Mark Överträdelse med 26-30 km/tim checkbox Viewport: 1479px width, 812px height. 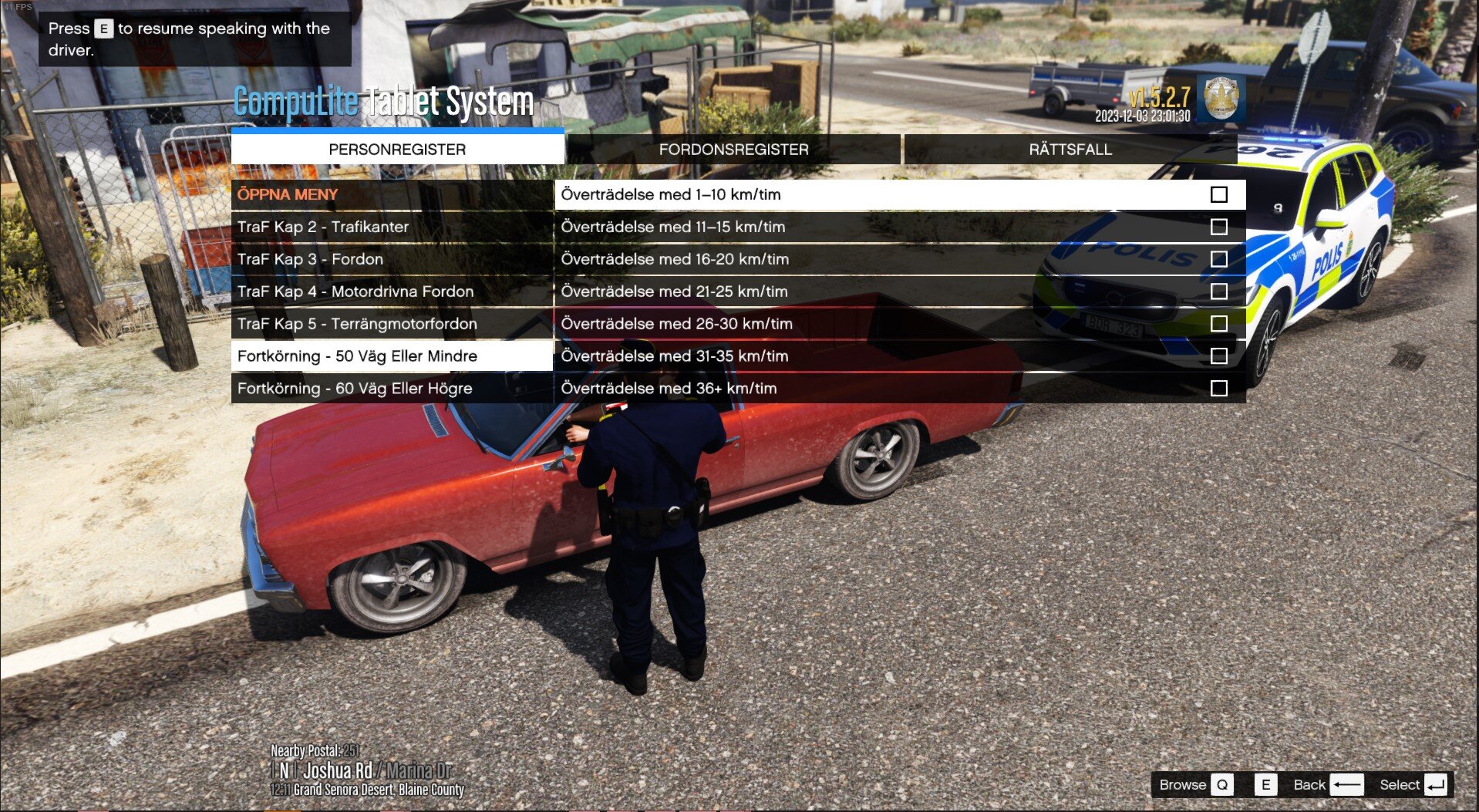click(1218, 324)
